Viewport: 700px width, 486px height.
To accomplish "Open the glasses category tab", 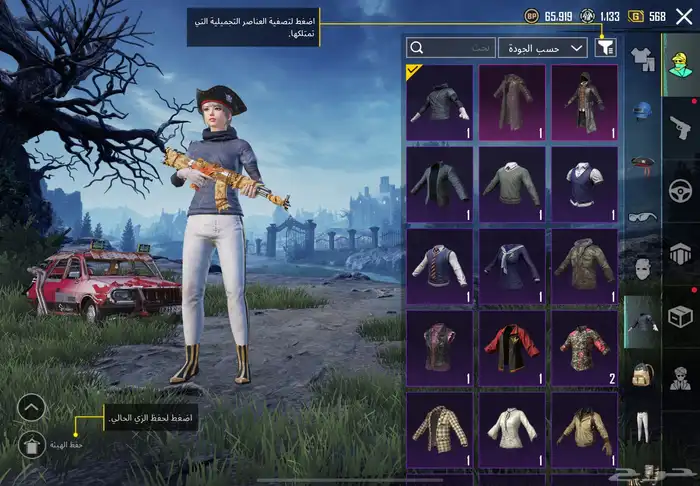I will click(x=641, y=216).
